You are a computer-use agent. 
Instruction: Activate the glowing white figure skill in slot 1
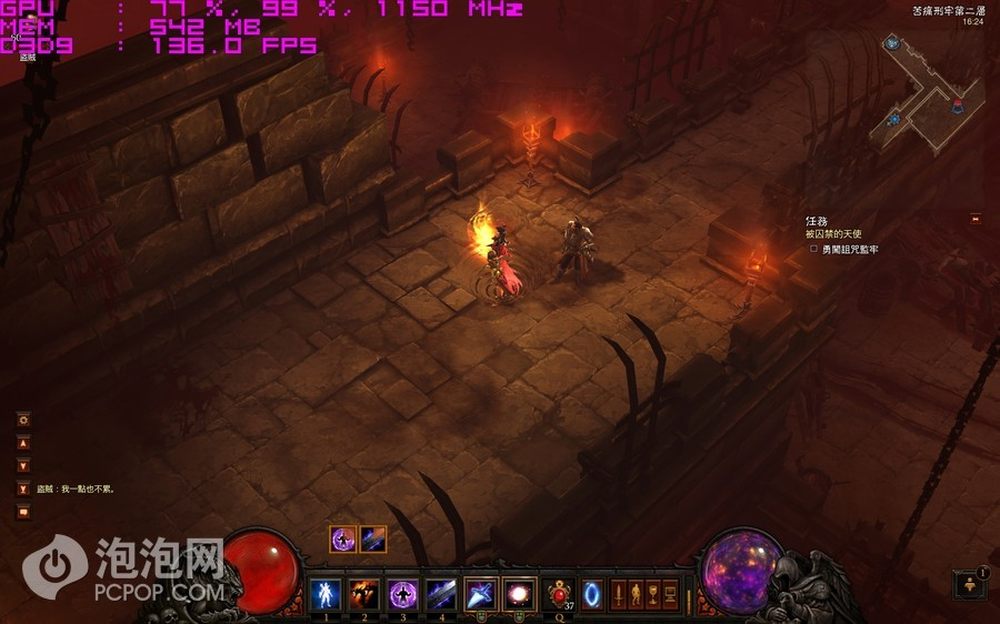(325, 592)
